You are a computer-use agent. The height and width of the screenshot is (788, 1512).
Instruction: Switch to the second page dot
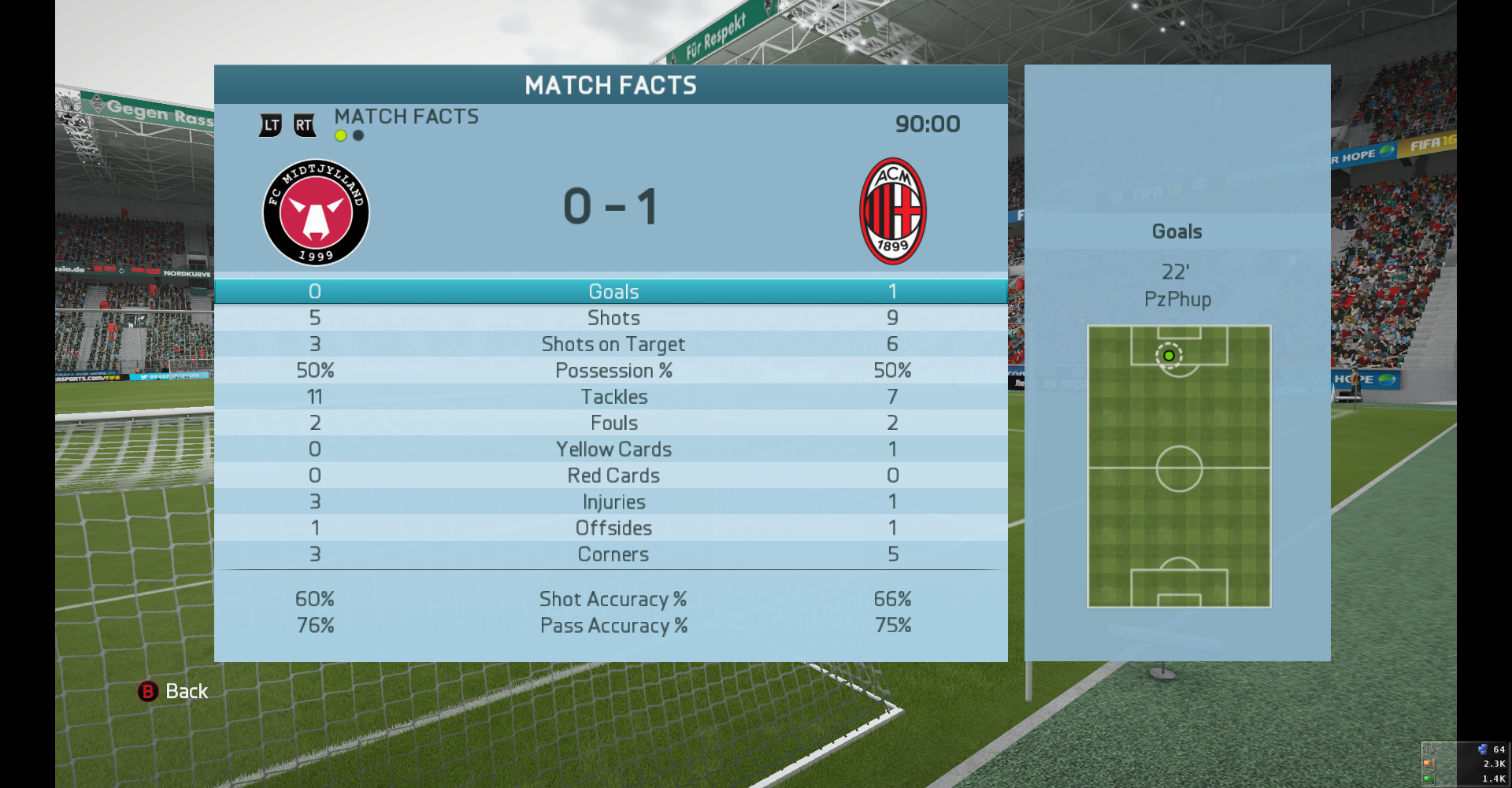[x=358, y=135]
